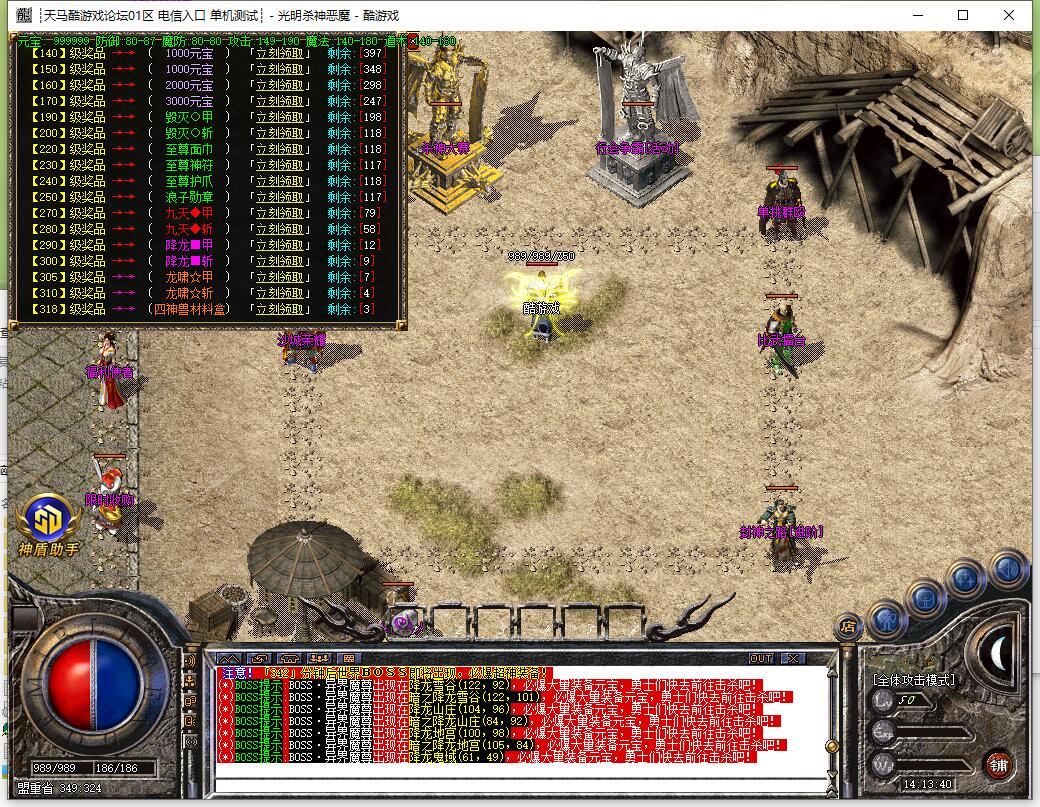Open the 店 shop button

click(848, 627)
